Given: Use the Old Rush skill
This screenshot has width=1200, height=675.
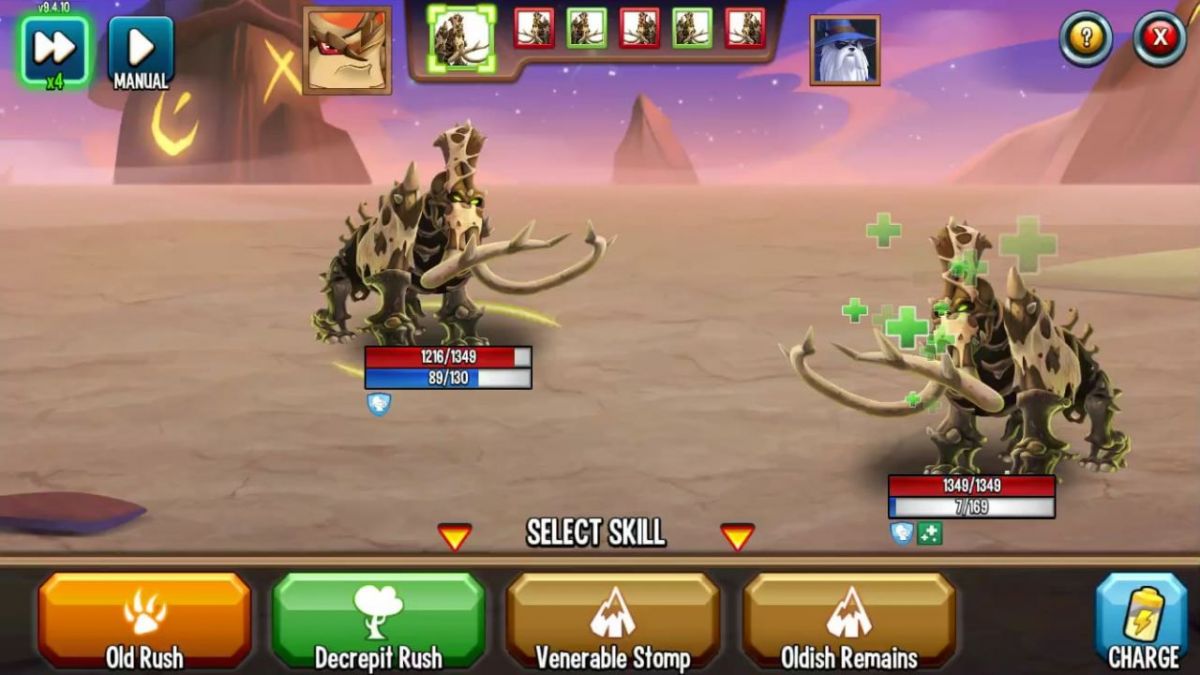Looking at the screenshot, I should pyautogui.click(x=145, y=620).
